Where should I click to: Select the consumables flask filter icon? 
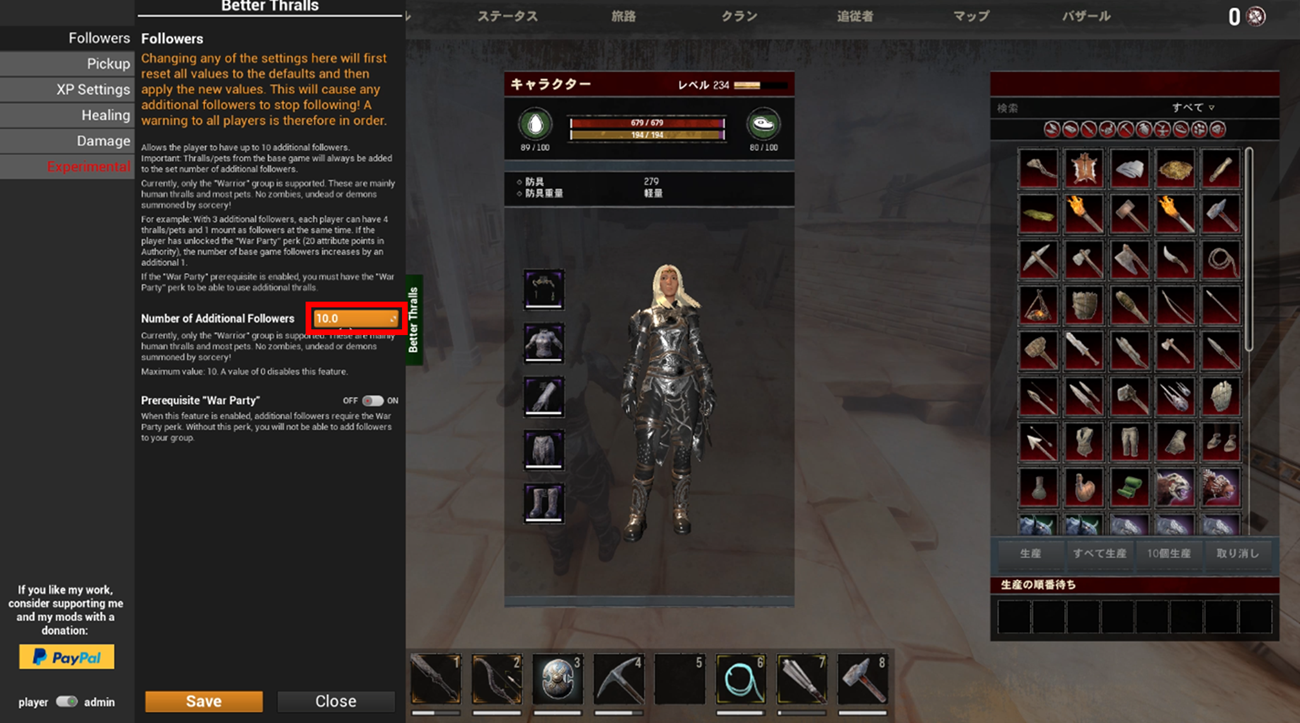click(1143, 128)
